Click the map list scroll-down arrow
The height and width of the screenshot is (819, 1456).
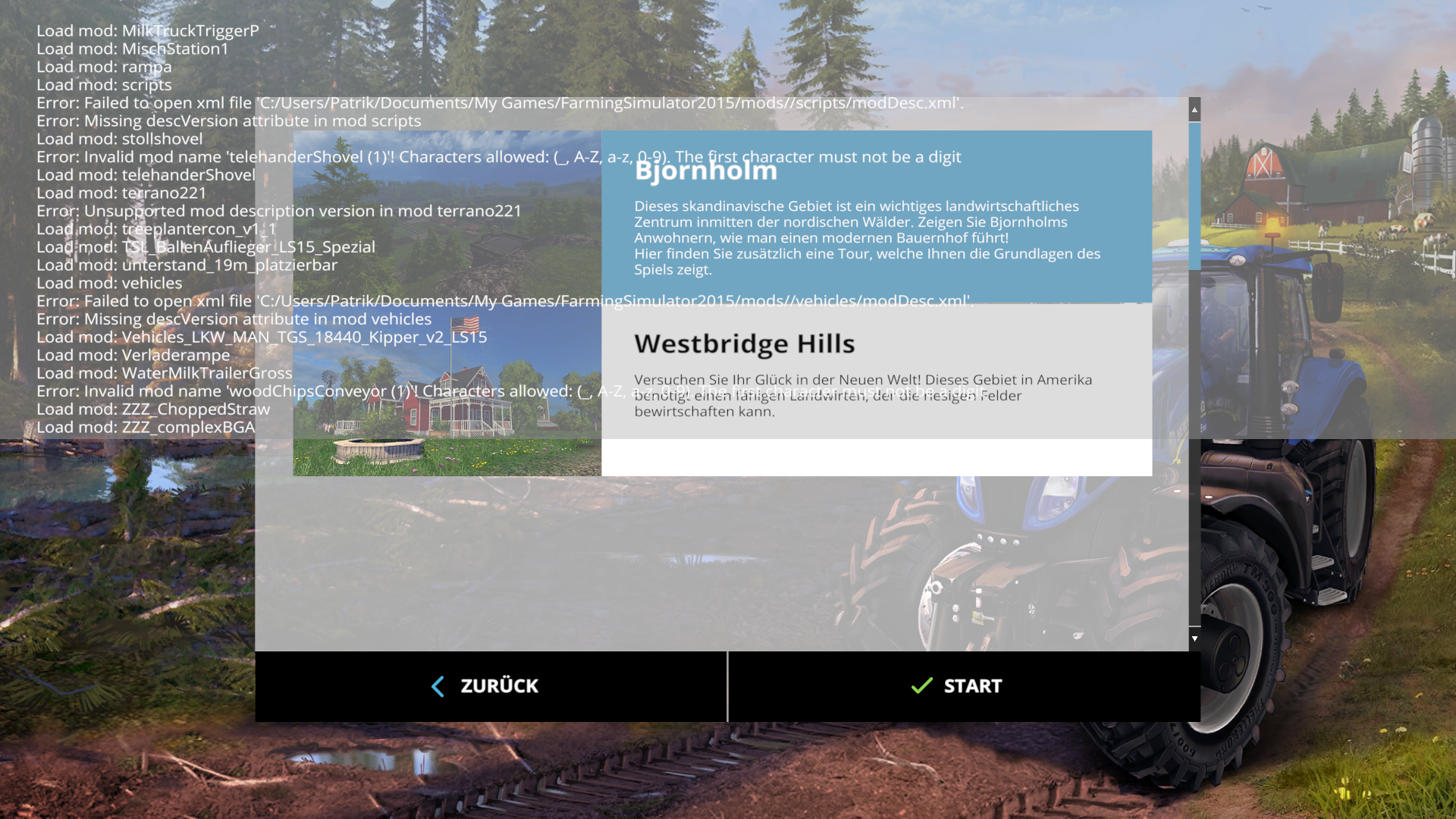1194,639
